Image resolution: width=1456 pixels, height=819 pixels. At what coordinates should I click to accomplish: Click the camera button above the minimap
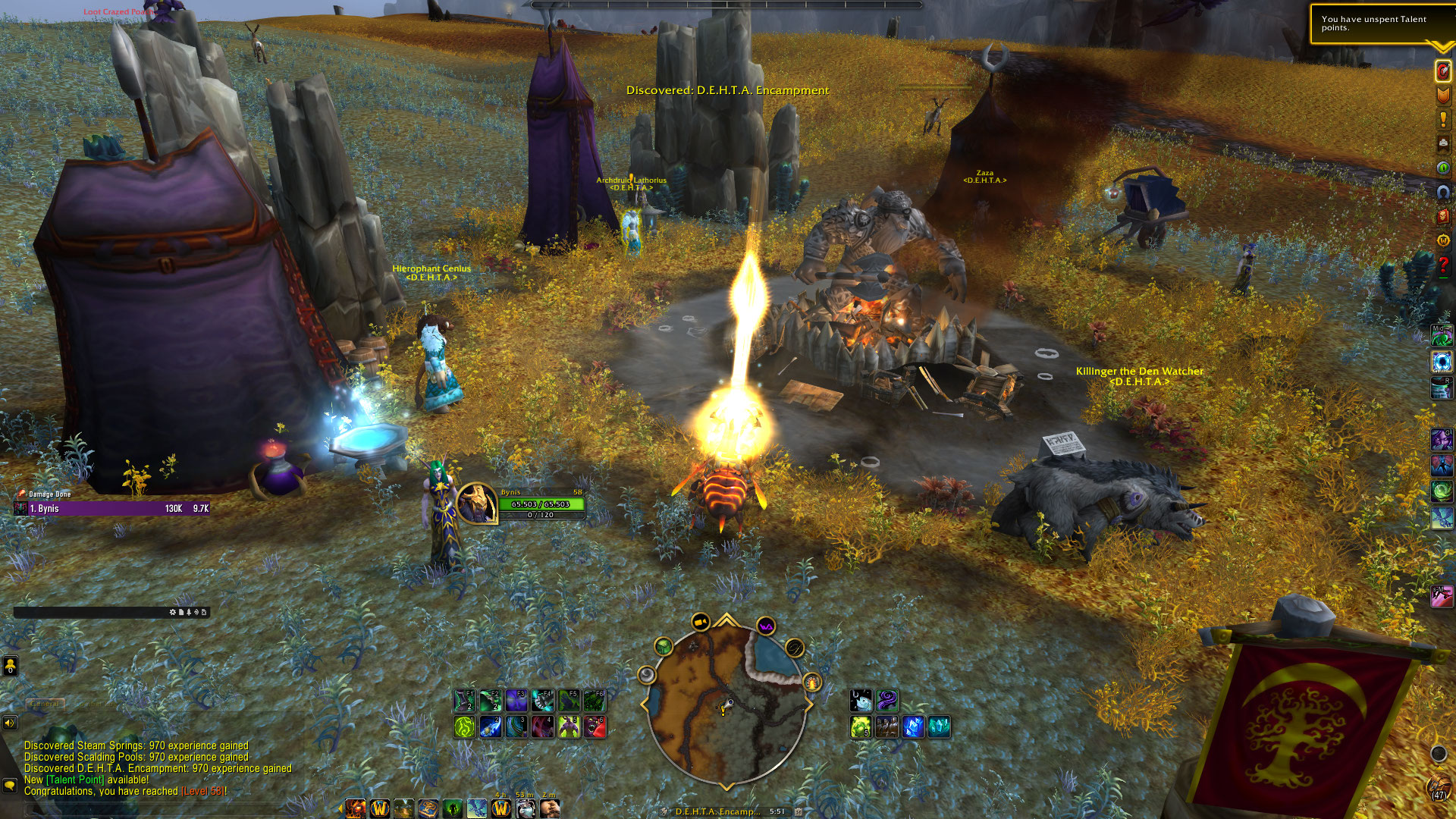click(700, 623)
